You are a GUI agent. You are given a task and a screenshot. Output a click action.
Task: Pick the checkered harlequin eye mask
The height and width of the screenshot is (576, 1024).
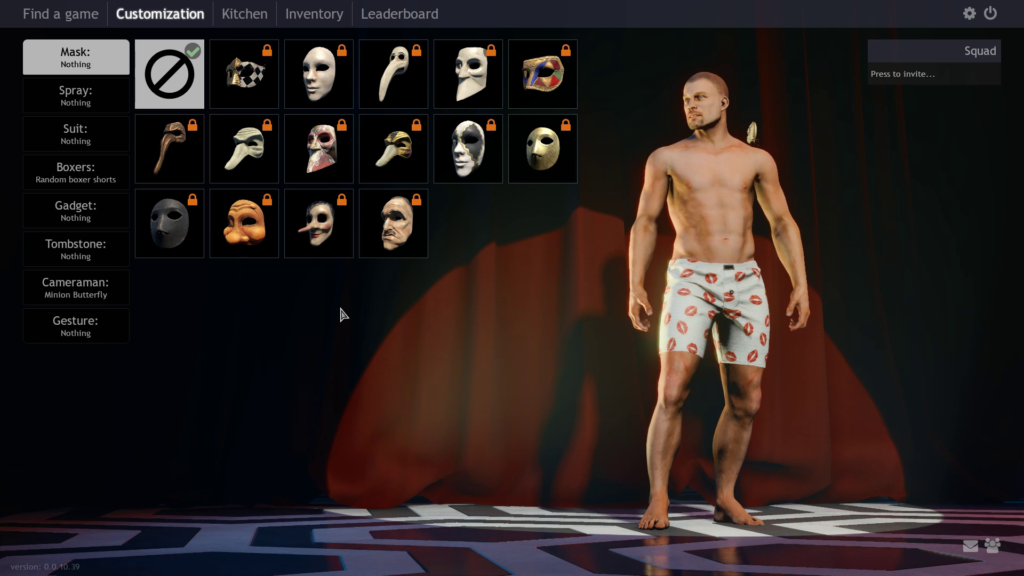click(x=244, y=74)
